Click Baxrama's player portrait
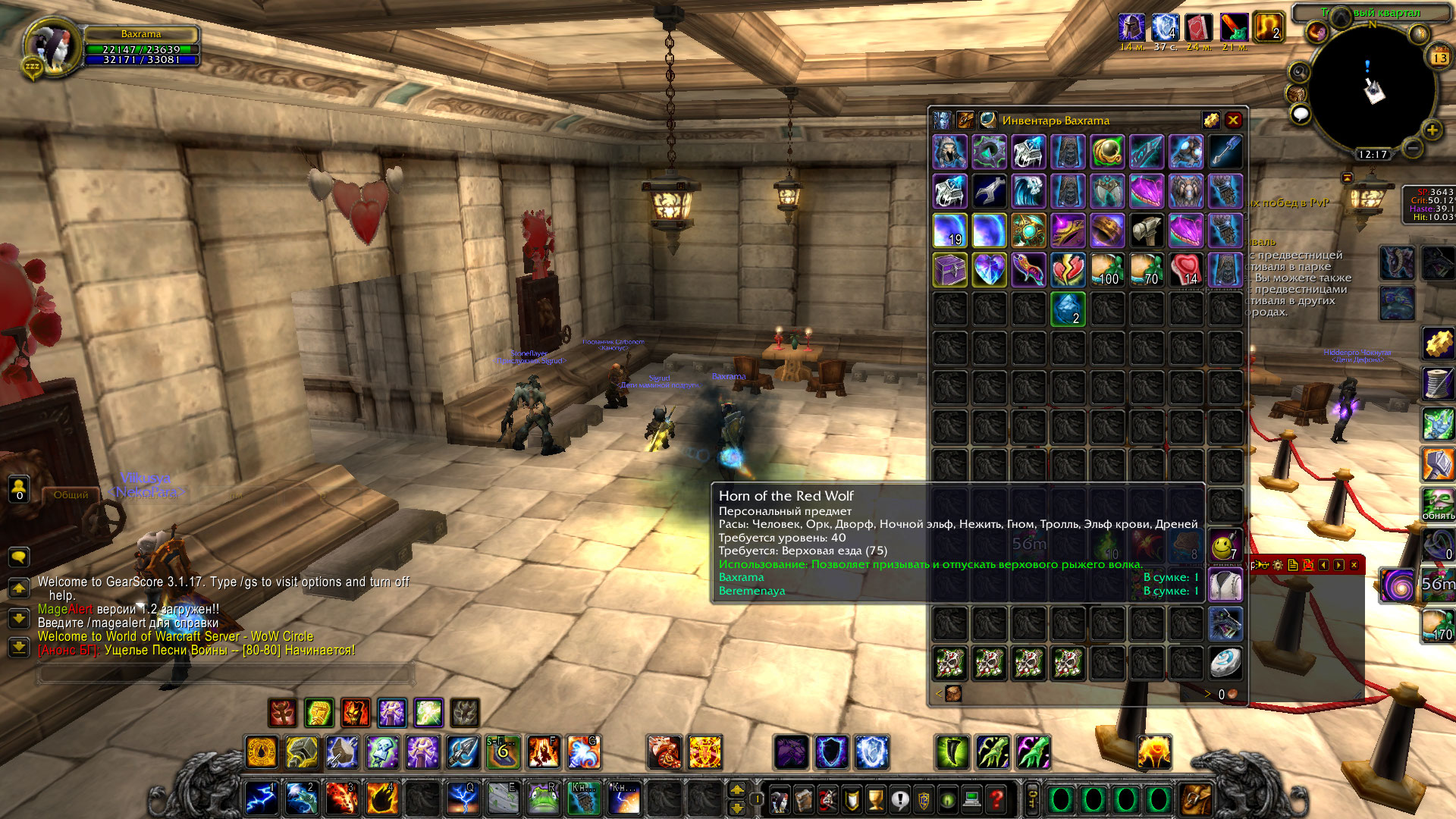The image size is (1456, 819). tap(53, 47)
